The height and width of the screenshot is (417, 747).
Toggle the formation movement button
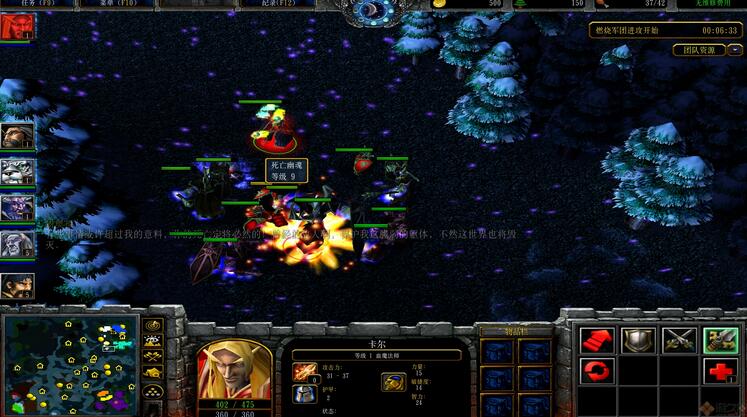tap(153, 390)
